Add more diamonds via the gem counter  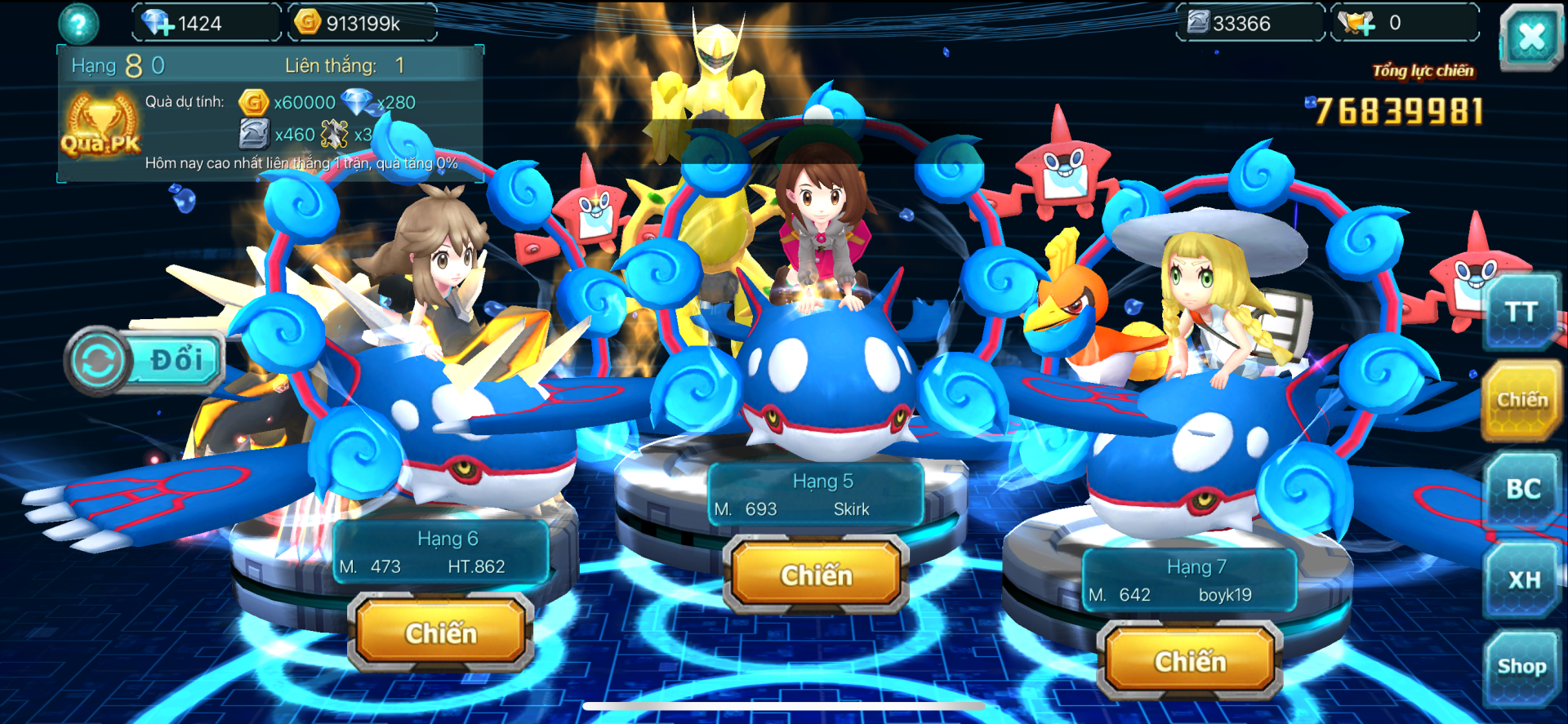157,23
